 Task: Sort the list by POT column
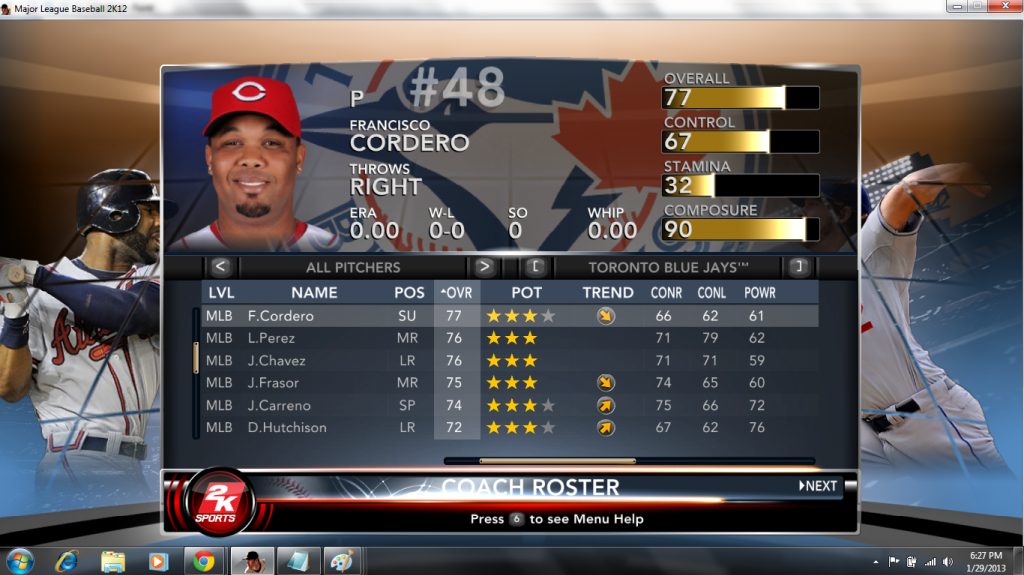tap(527, 293)
